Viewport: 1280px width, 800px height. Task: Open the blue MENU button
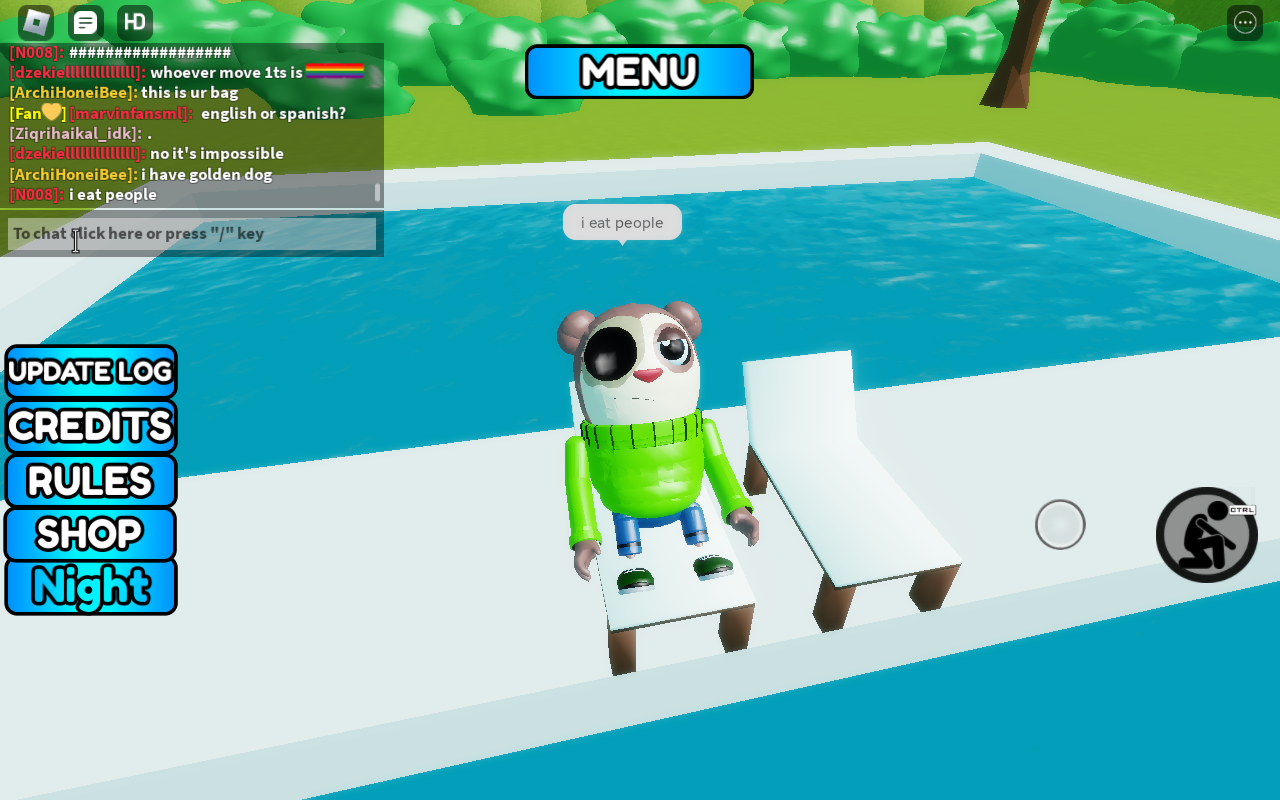point(639,72)
